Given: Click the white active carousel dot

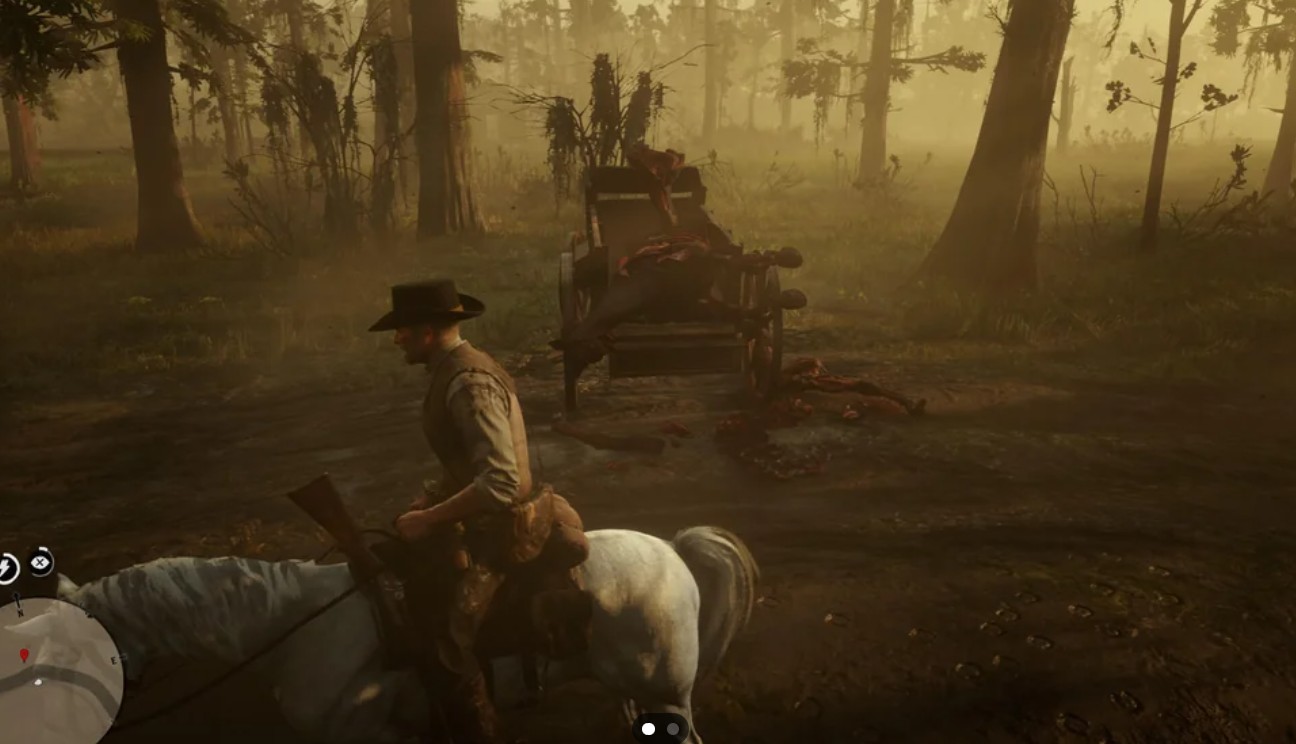Looking at the screenshot, I should (646, 729).
